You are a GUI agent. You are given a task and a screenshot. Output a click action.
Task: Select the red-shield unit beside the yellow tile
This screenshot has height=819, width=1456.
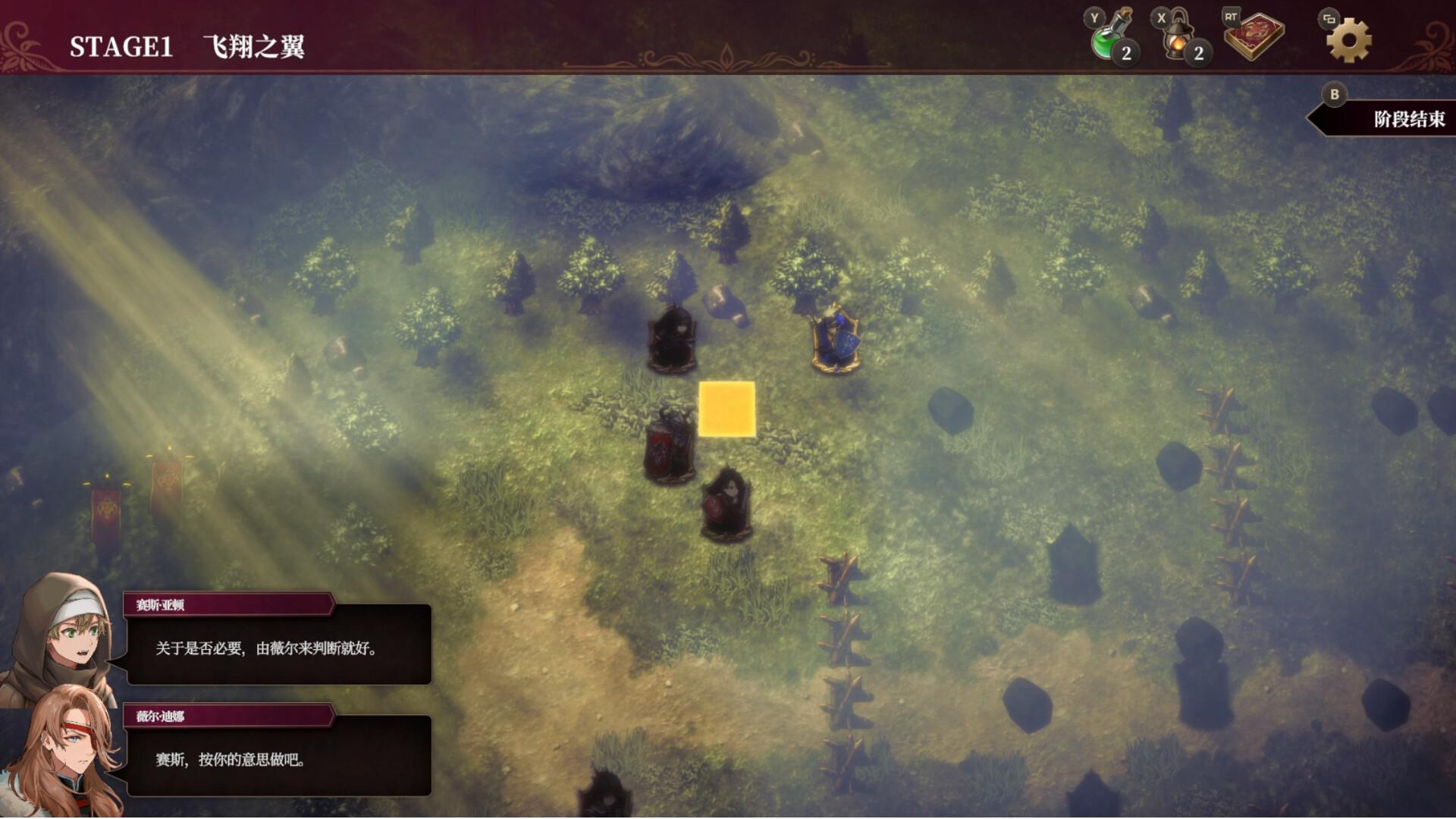tap(667, 447)
